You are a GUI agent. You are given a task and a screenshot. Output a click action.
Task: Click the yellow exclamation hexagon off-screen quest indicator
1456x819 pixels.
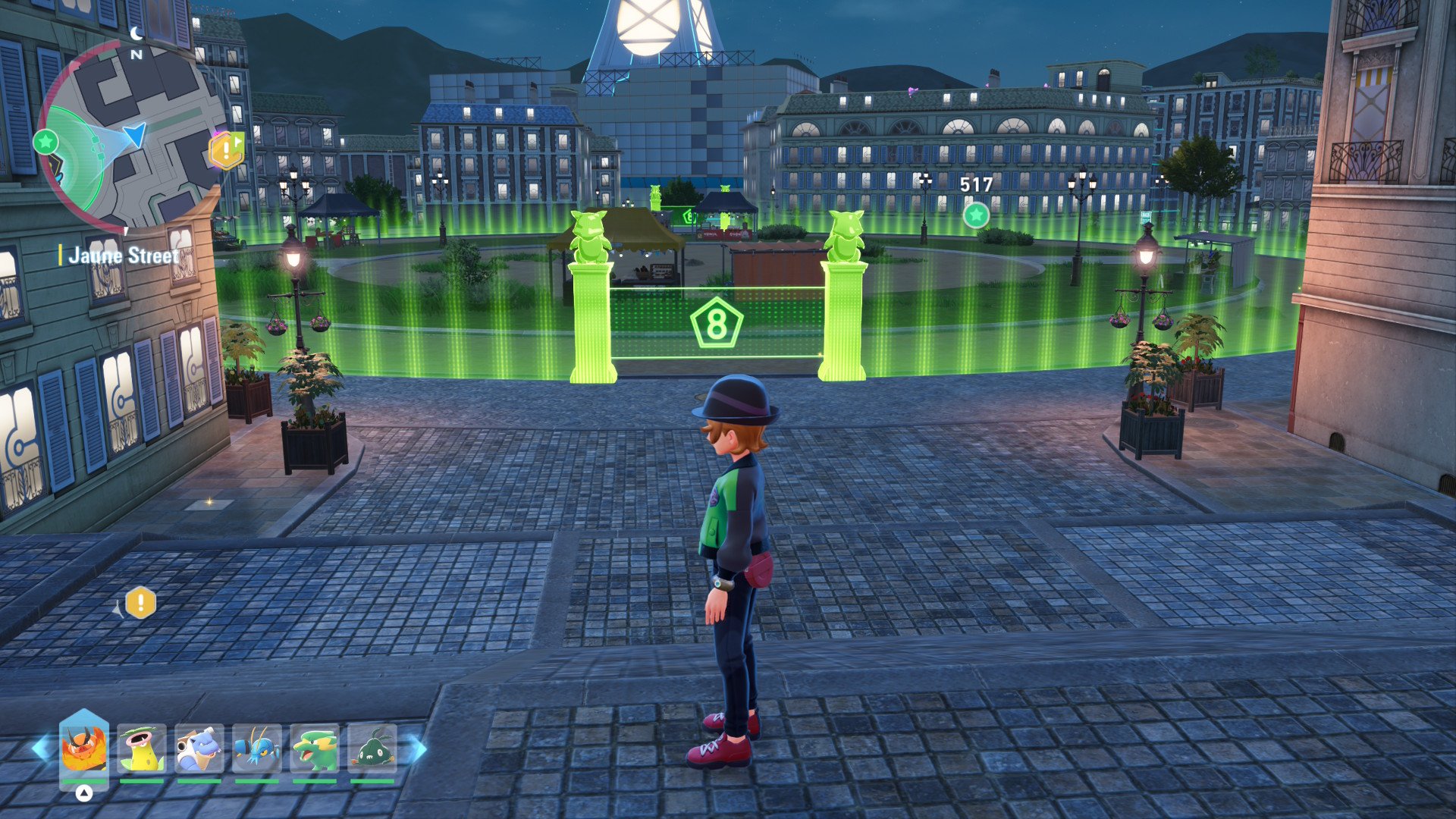[140, 604]
